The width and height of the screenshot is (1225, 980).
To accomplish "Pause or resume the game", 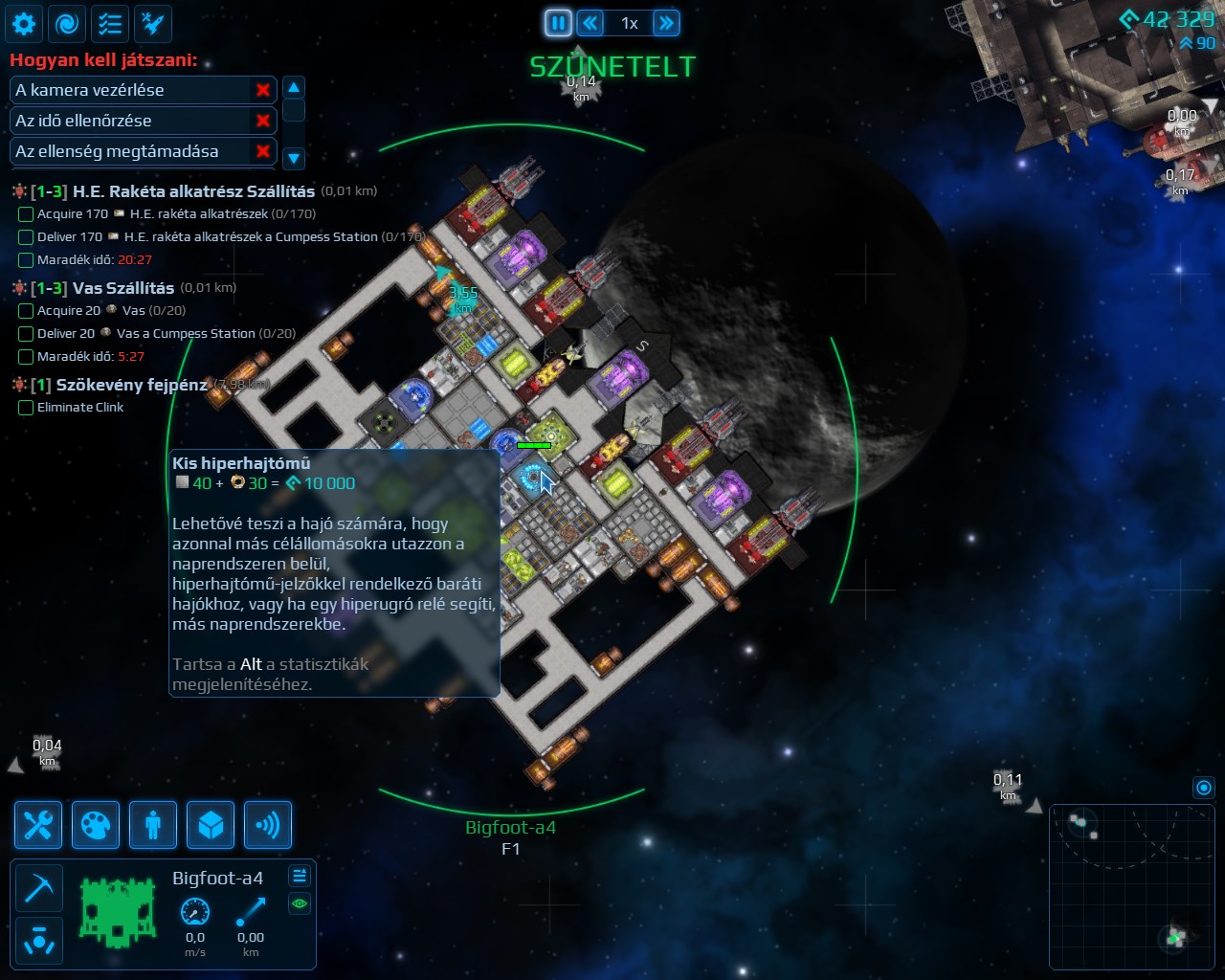I will 558,23.
